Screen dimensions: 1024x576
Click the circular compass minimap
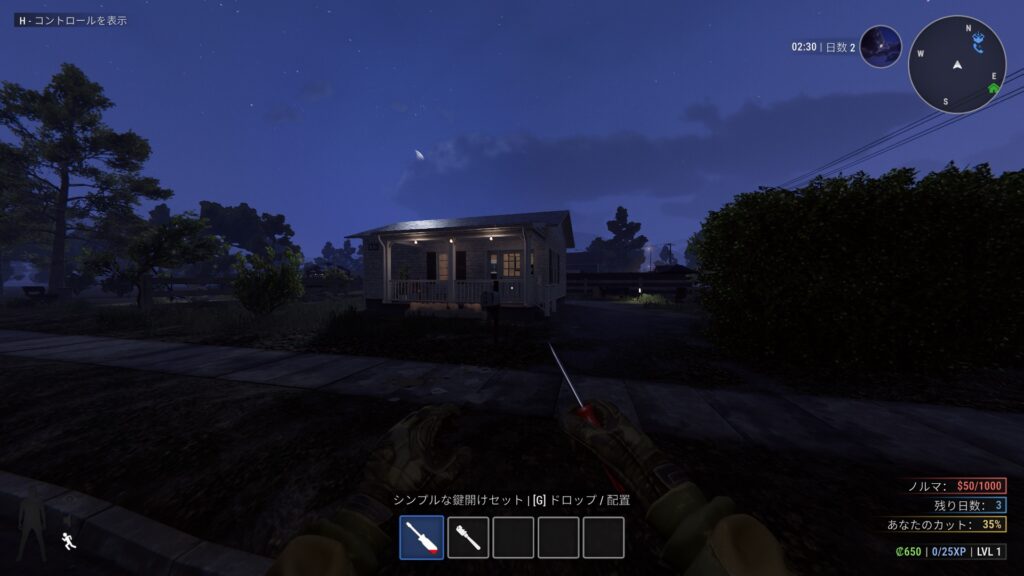[x=956, y=64]
